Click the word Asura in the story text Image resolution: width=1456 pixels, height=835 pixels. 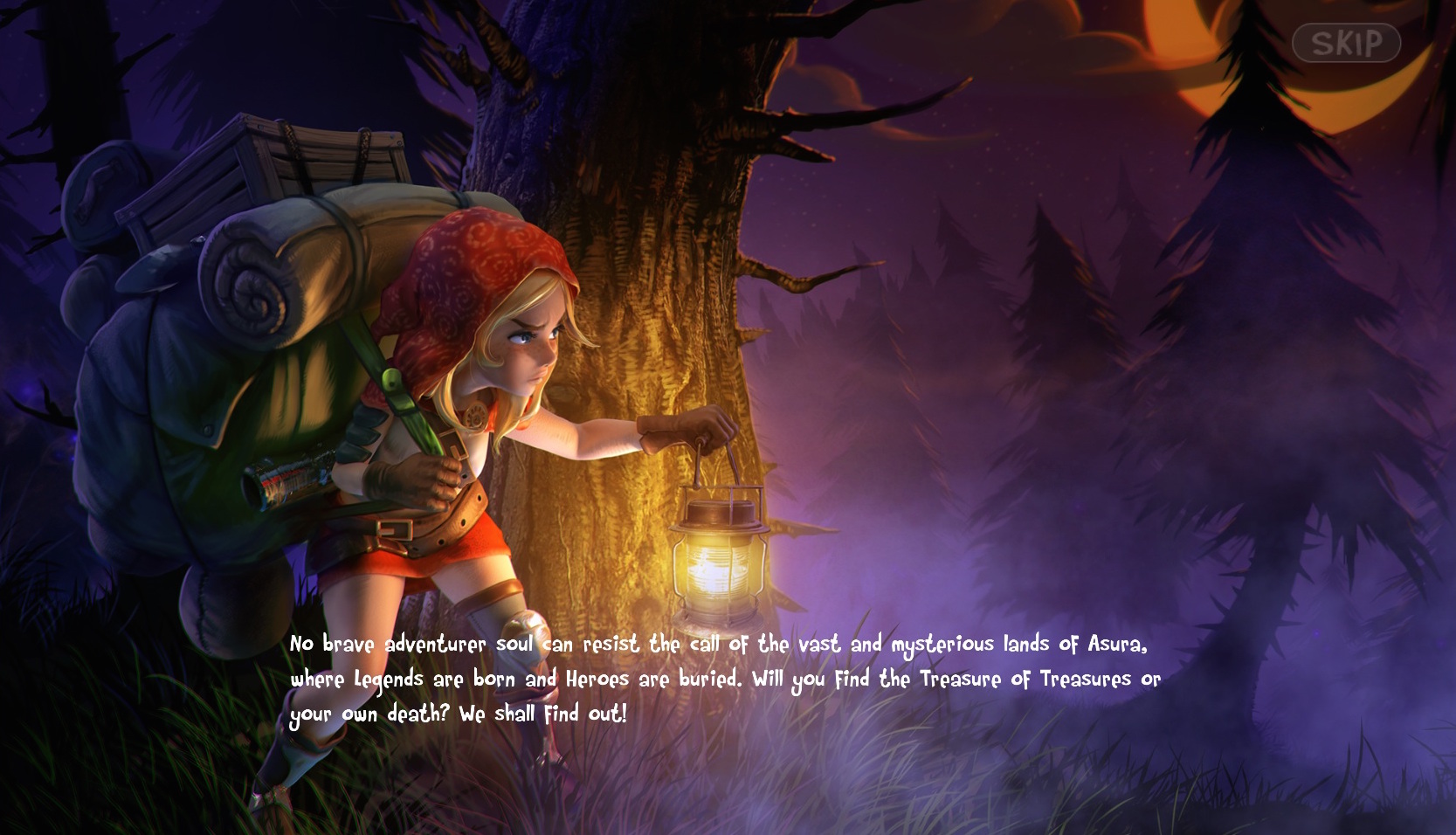coord(1118,644)
